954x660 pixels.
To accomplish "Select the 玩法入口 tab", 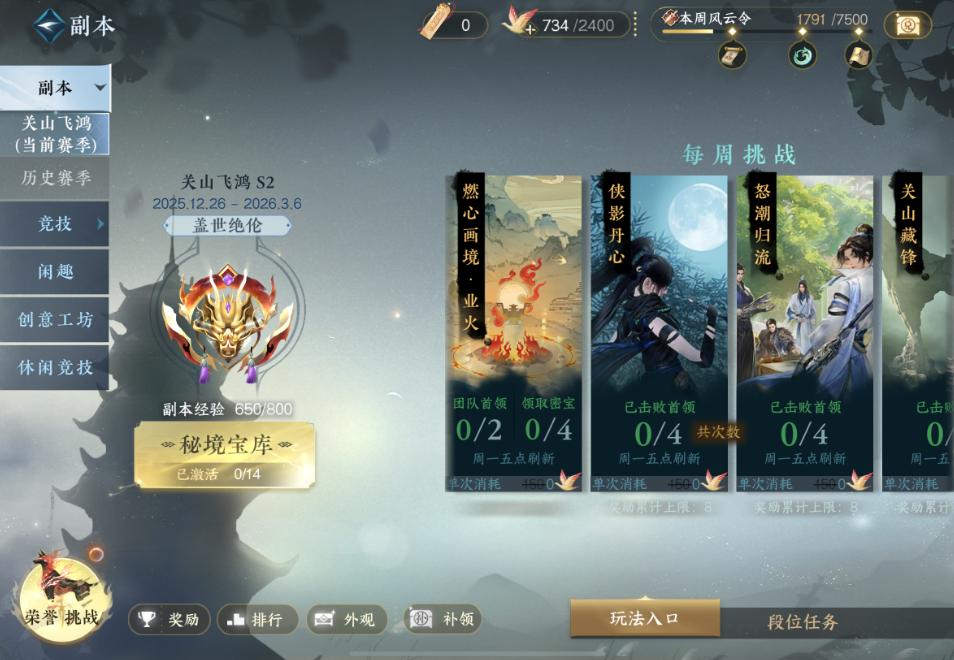I will click(645, 619).
